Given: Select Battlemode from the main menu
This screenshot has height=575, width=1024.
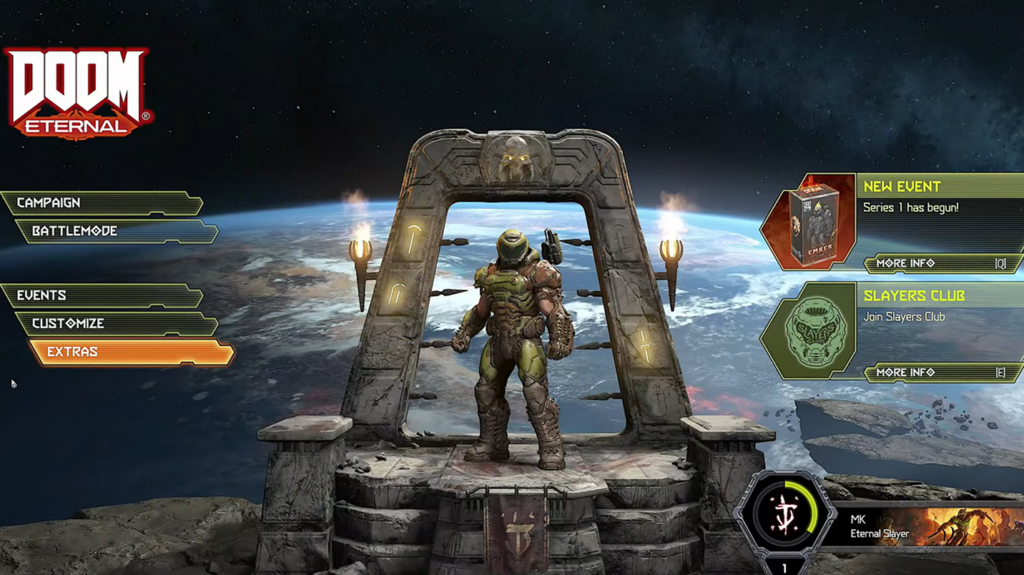Looking at the screenshot, I should coord(115,231).
